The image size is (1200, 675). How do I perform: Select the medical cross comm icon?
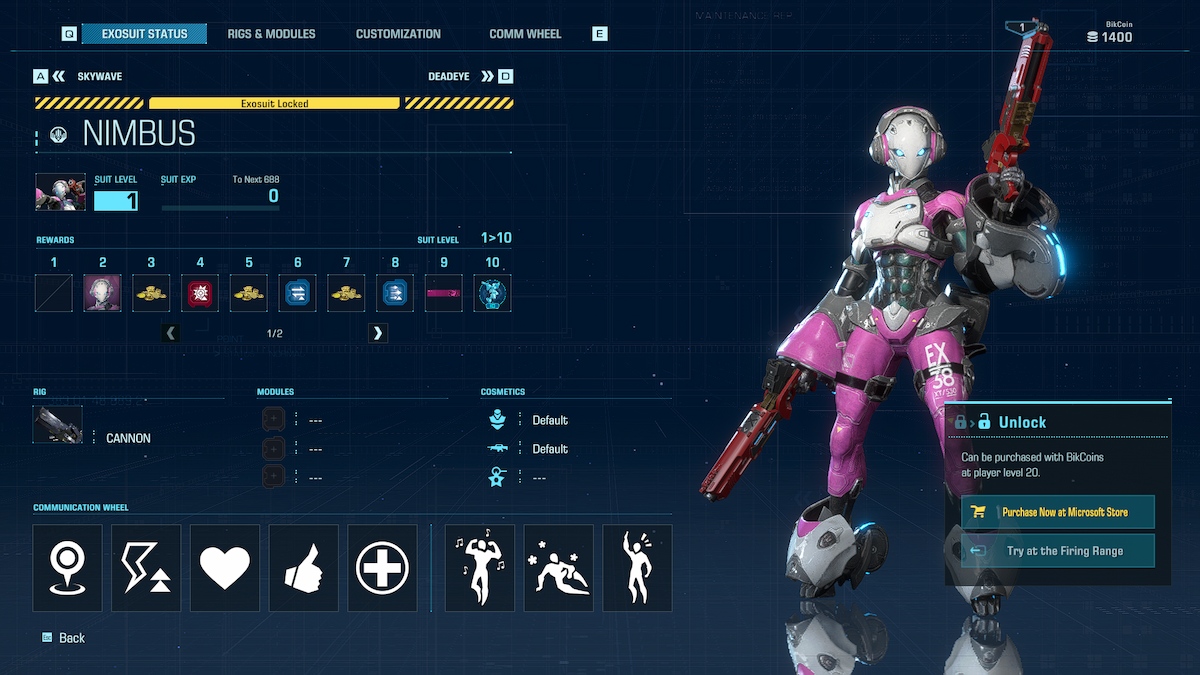point(382,568)
